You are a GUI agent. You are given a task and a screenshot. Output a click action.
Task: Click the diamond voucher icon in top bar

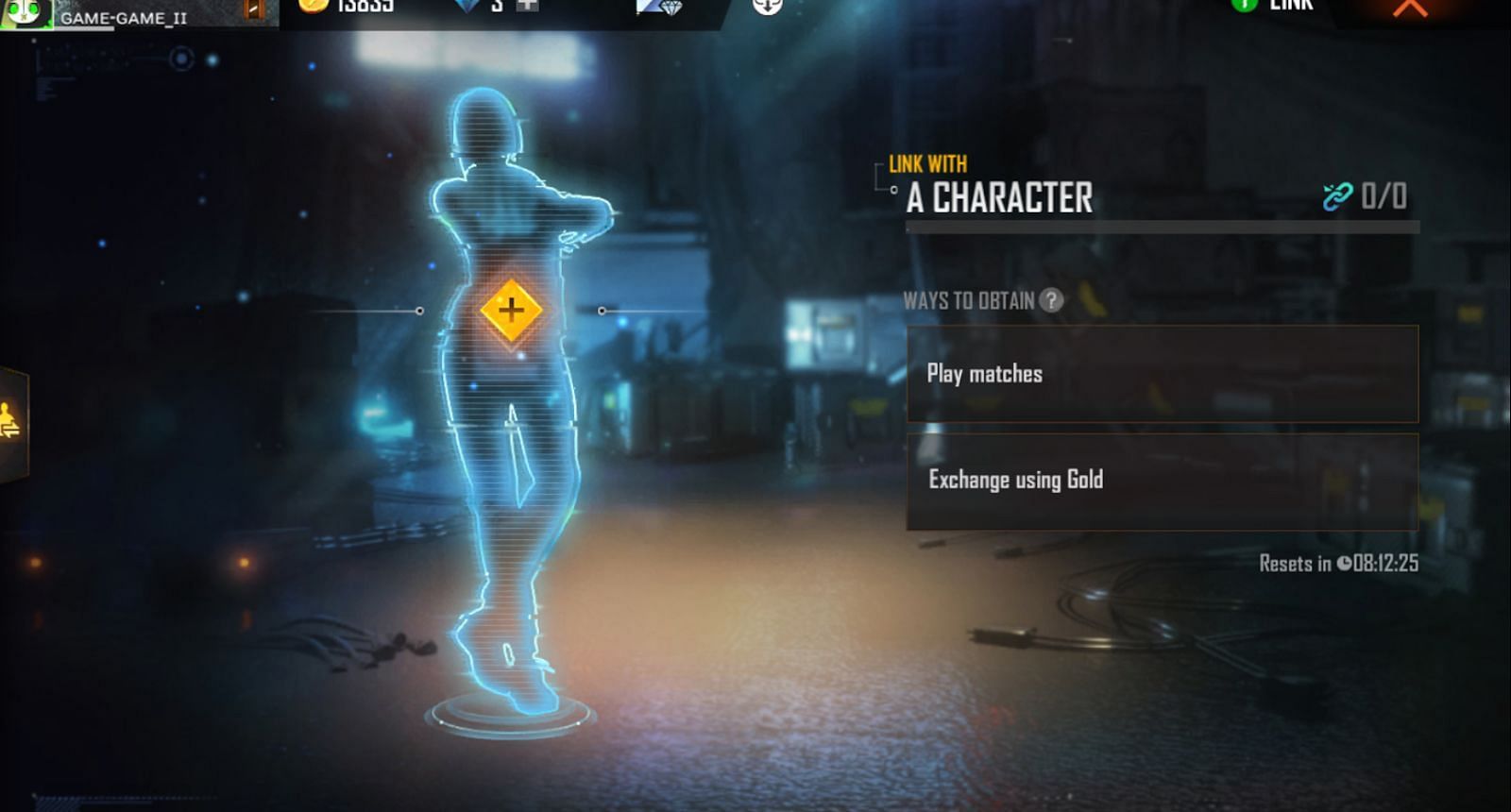click(658, 7)
